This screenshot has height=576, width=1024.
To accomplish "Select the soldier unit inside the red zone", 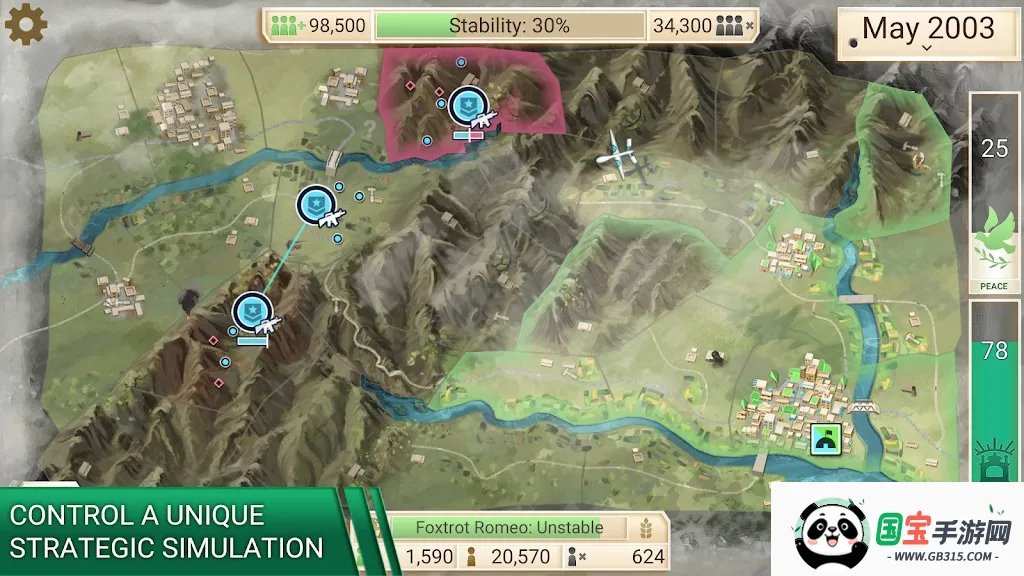I will click(469, 107).
